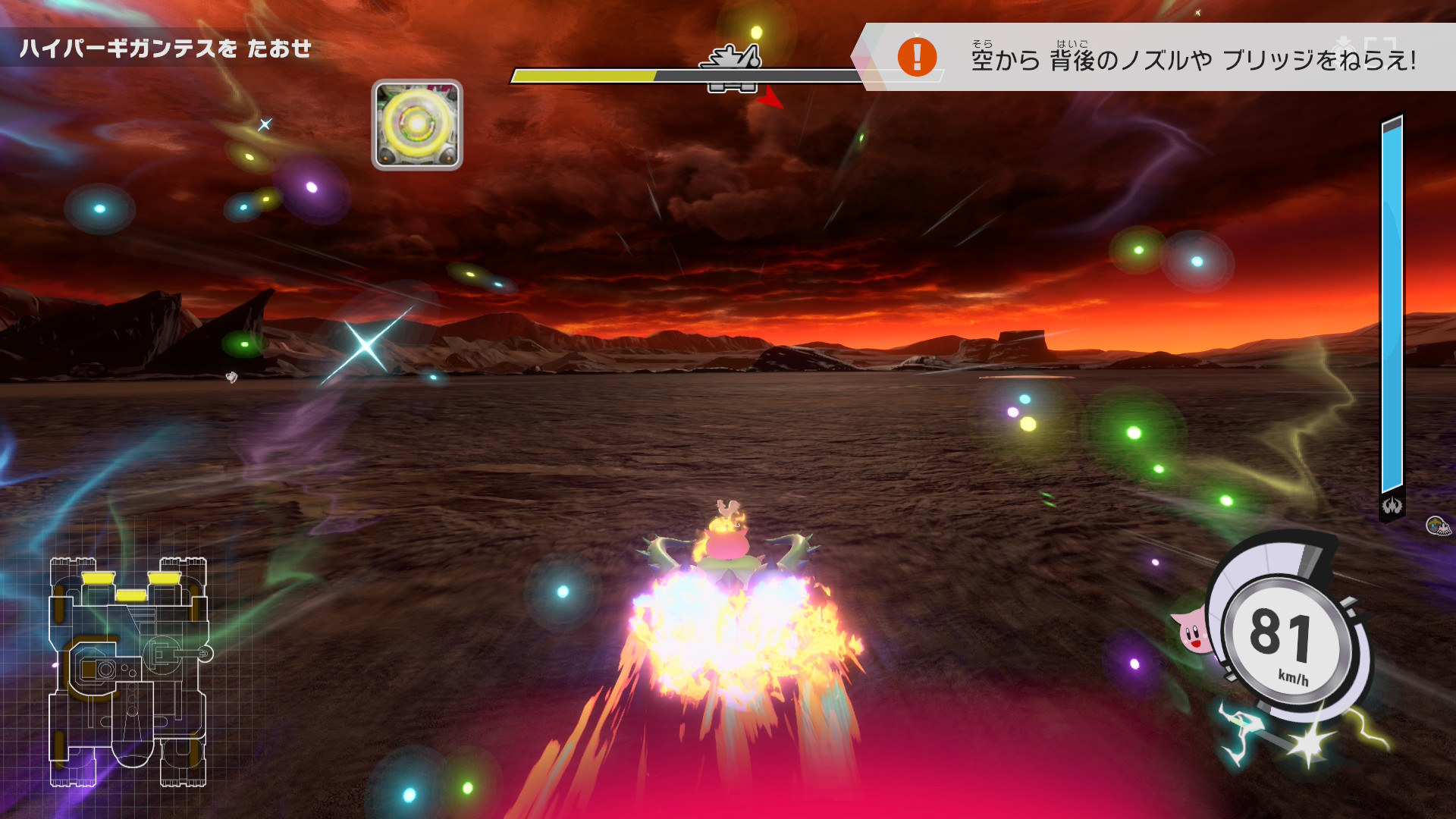The width and height of the screenshot is (1456, 819).
Task: Click the Kirby face icon
Action: point(1191,631)
